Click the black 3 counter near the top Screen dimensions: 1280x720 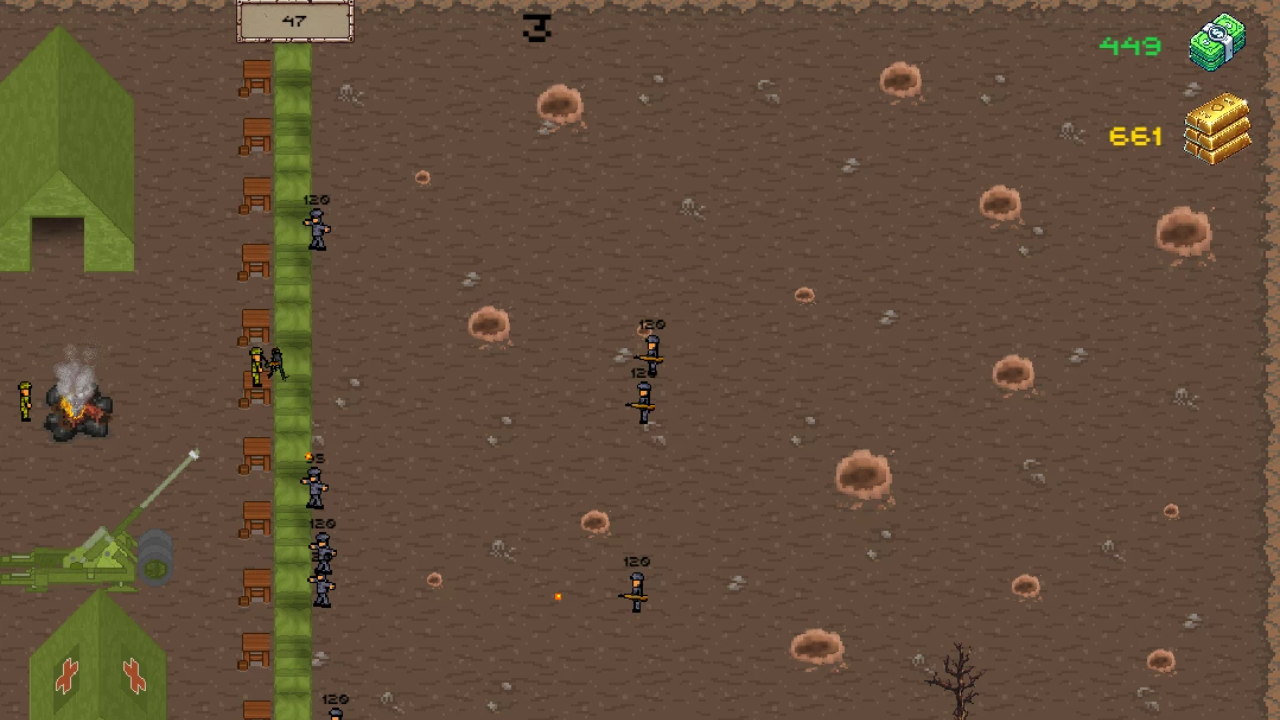(536, 28)
